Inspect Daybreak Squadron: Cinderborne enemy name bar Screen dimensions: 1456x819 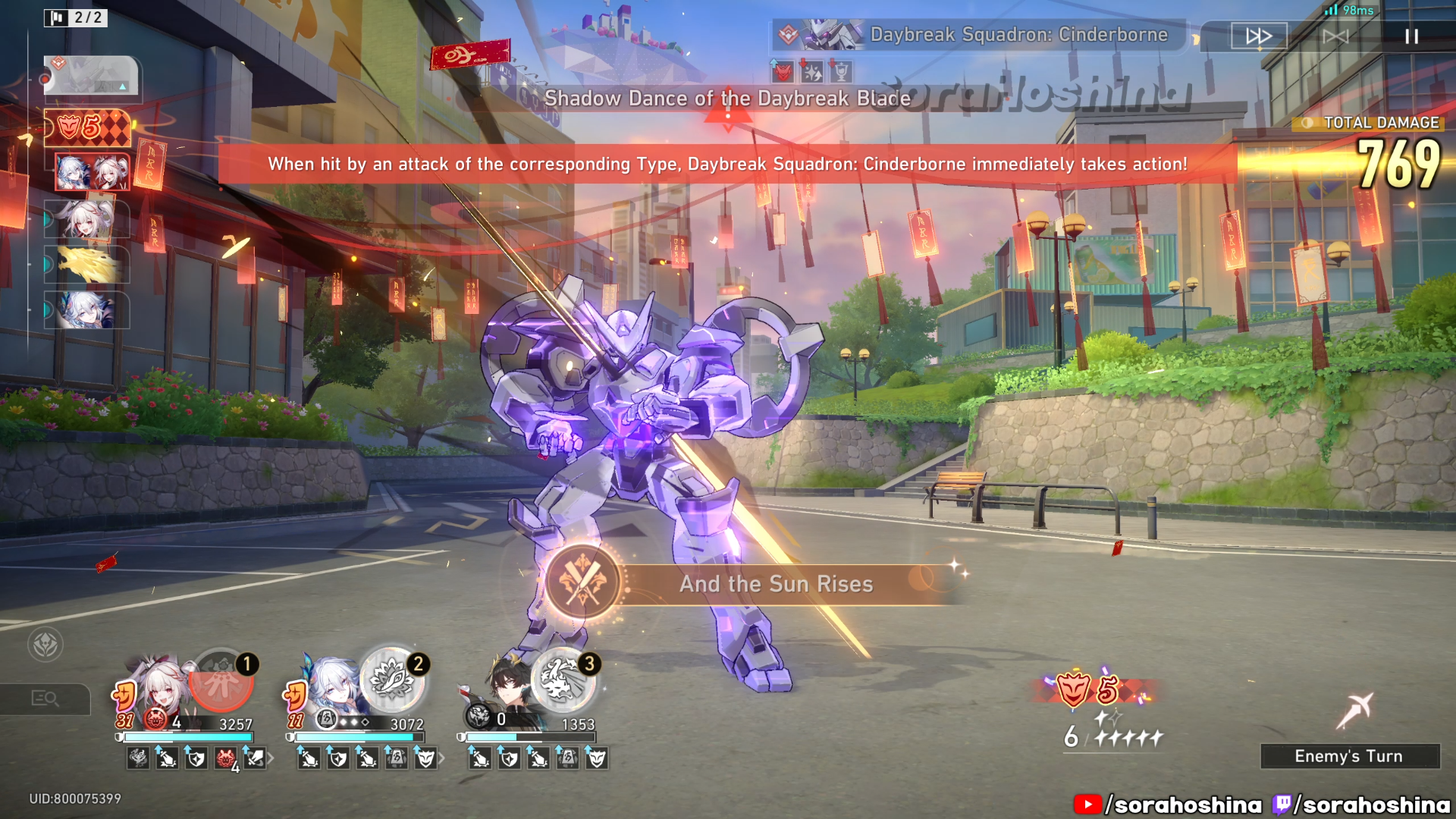coord(978,35)
